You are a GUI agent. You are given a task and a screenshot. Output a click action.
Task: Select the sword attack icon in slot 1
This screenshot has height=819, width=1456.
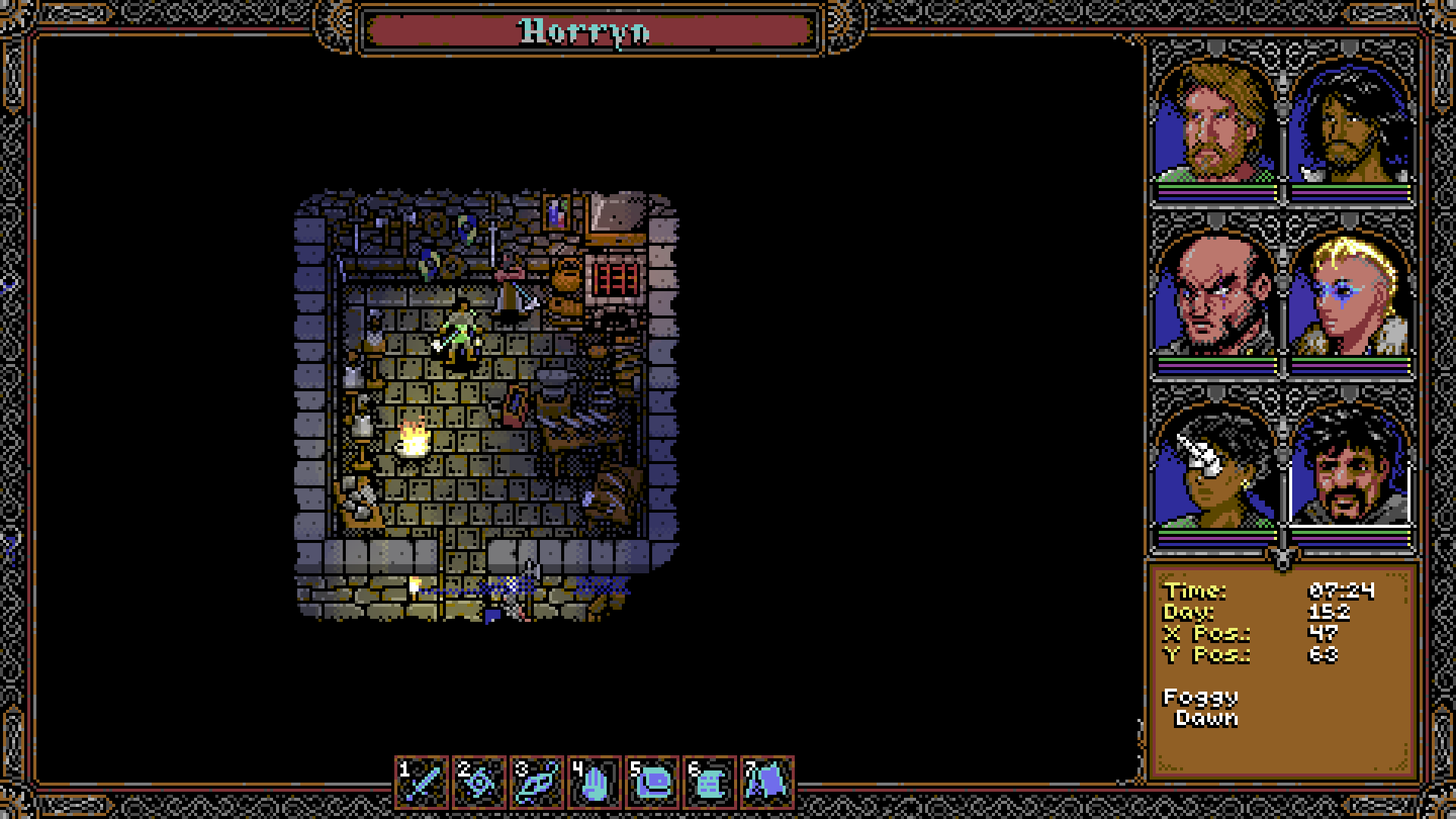tap(423, 781)
